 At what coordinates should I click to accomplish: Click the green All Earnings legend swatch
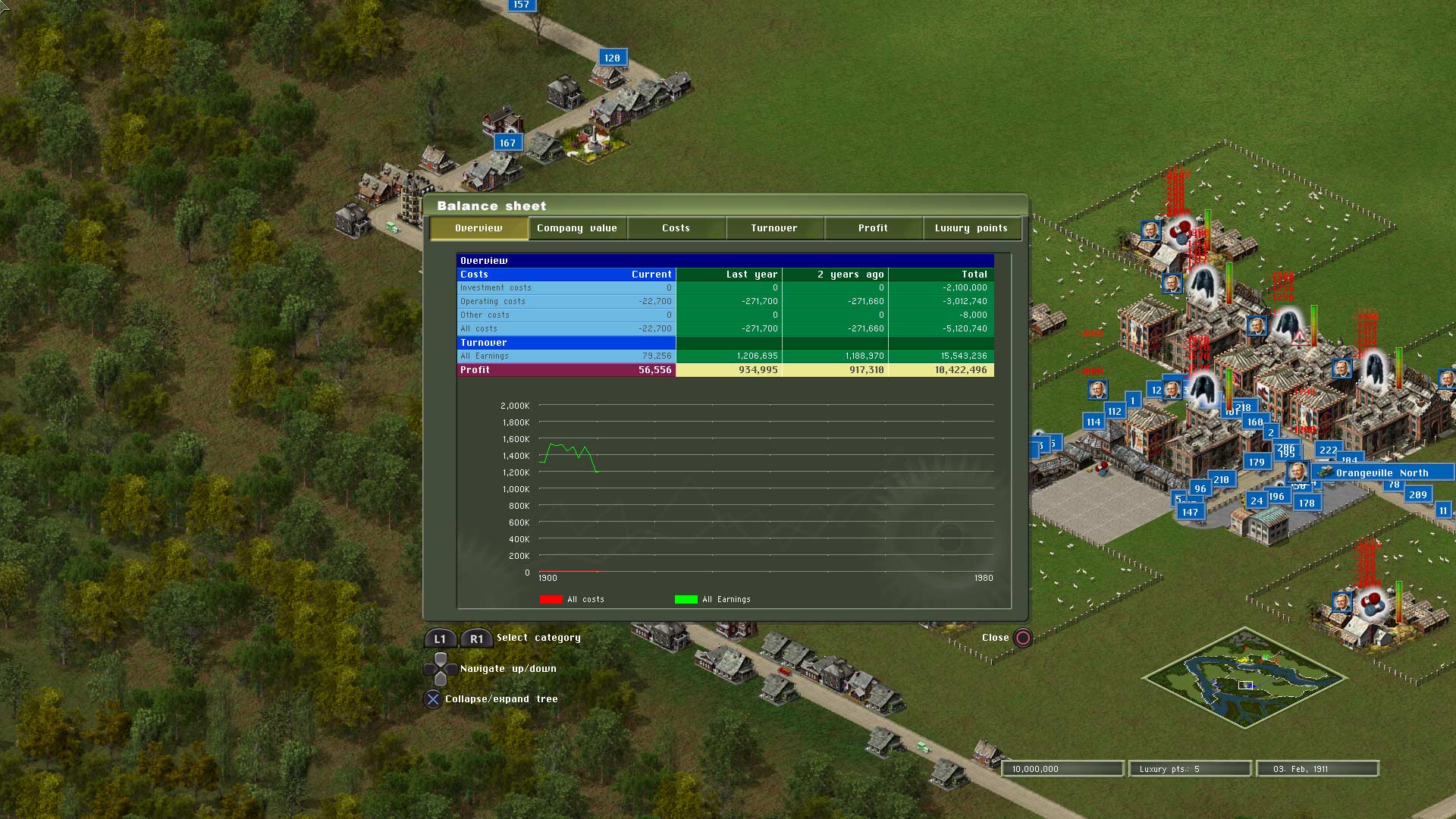click(685, 599)
